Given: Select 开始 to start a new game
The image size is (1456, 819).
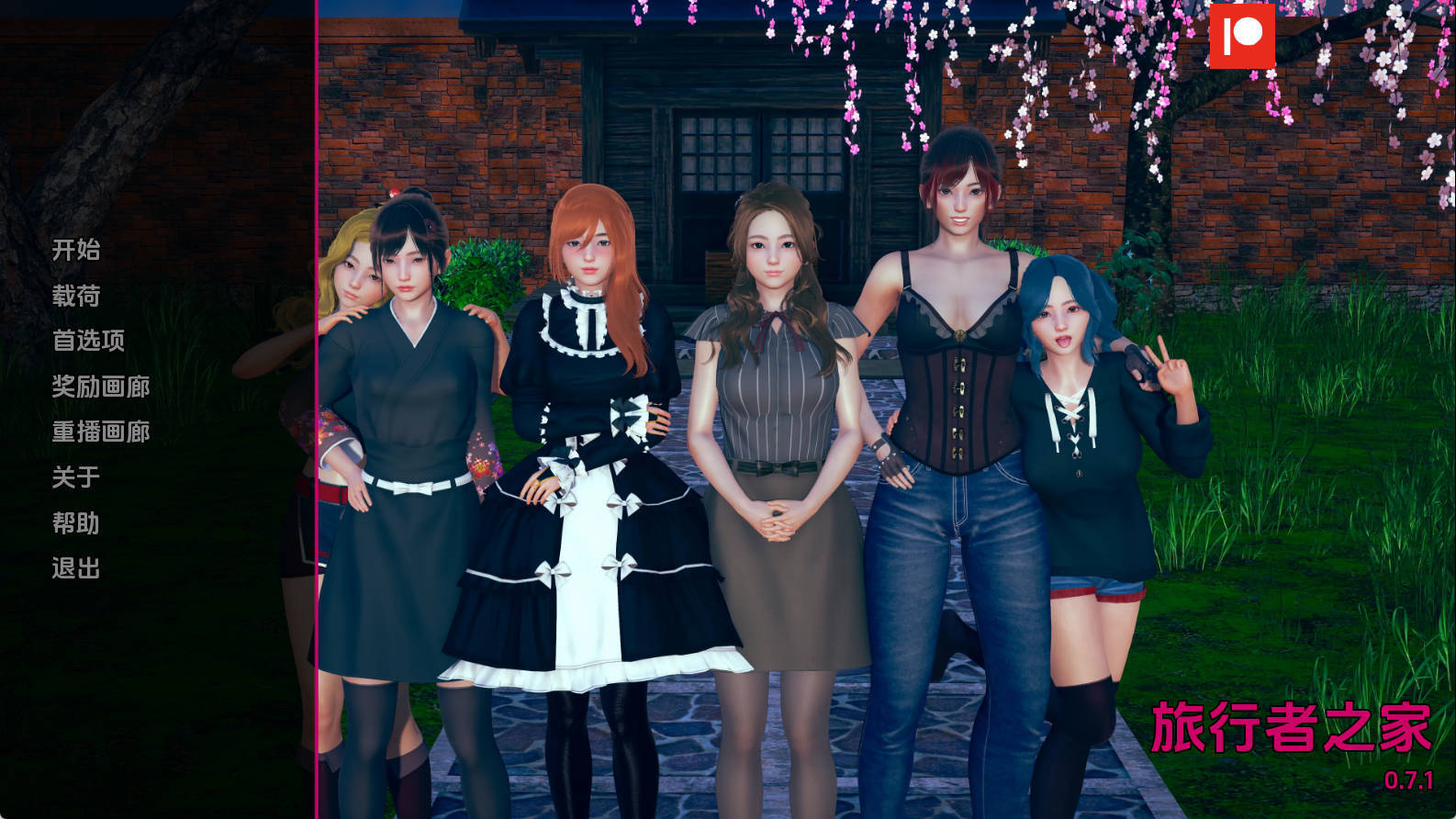Looking at the screenshot, I should pos(75,251).
